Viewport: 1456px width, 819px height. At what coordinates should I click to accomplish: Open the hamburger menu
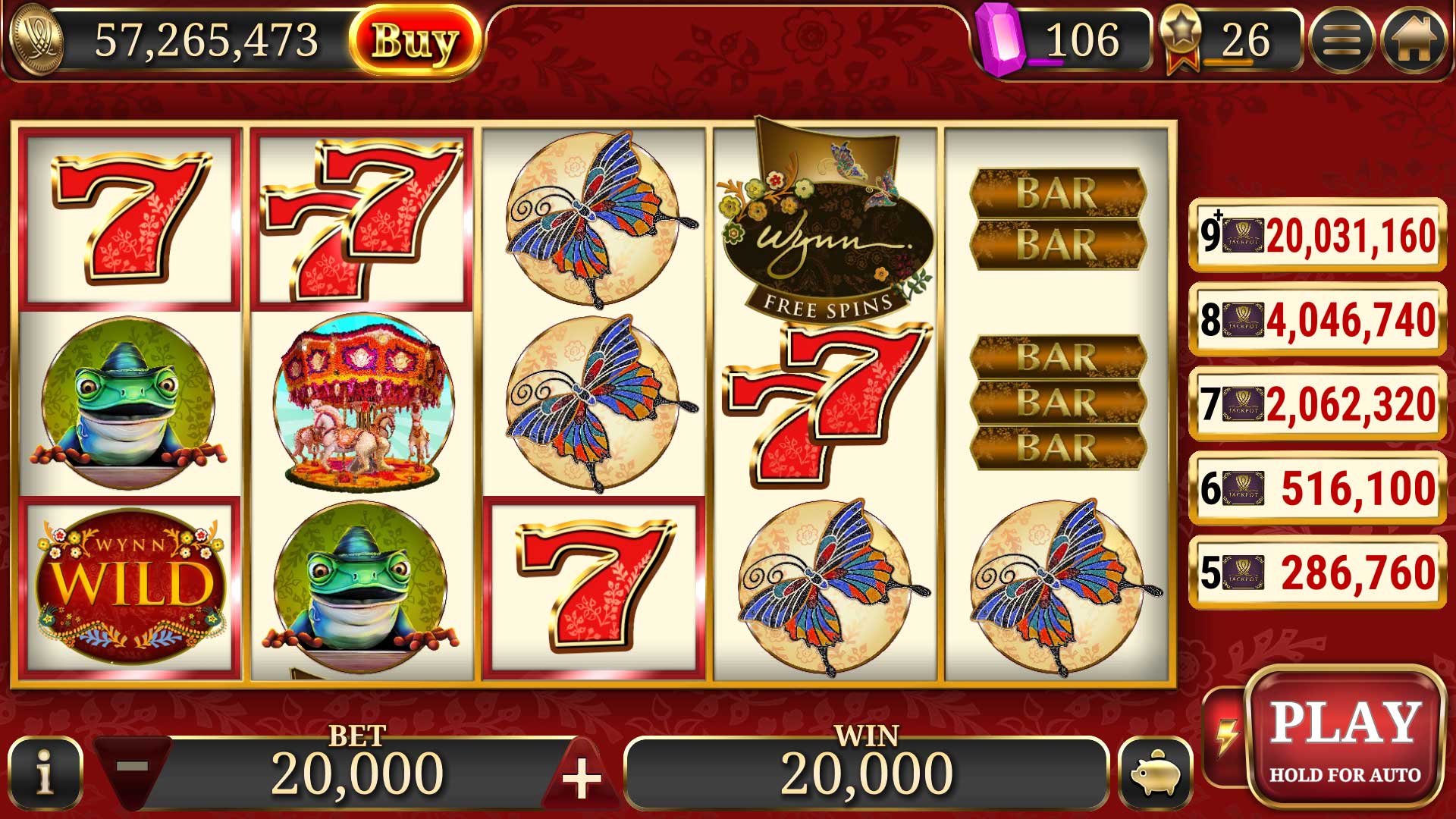tap(1341, 41)
